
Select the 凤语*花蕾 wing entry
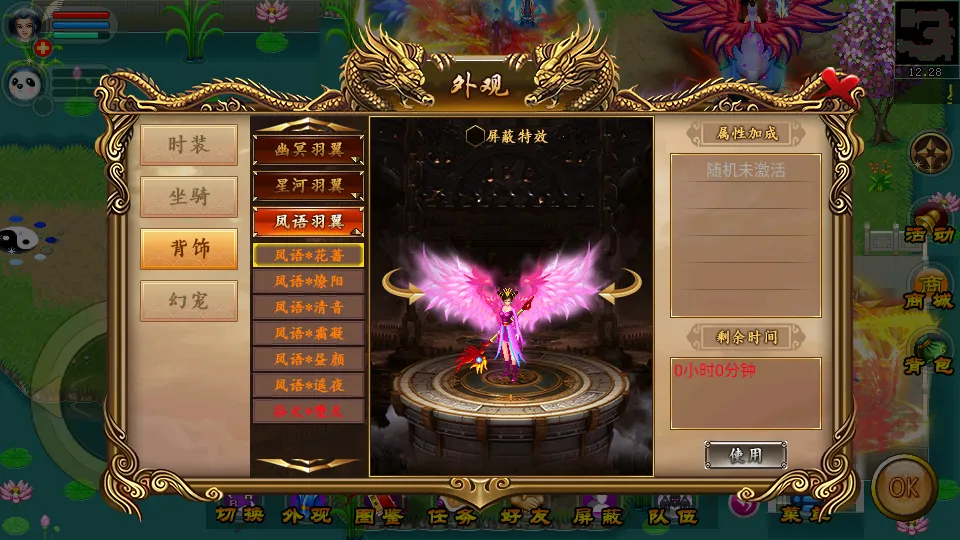tap(308, 255)
